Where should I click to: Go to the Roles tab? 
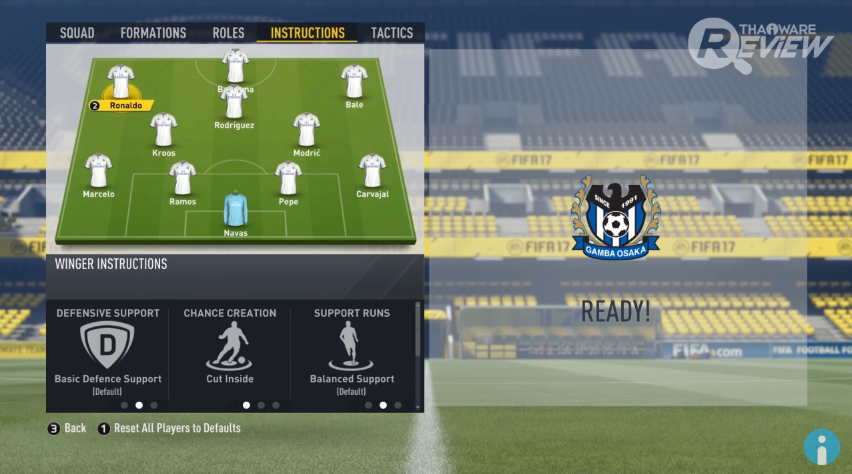pos(228,33)
